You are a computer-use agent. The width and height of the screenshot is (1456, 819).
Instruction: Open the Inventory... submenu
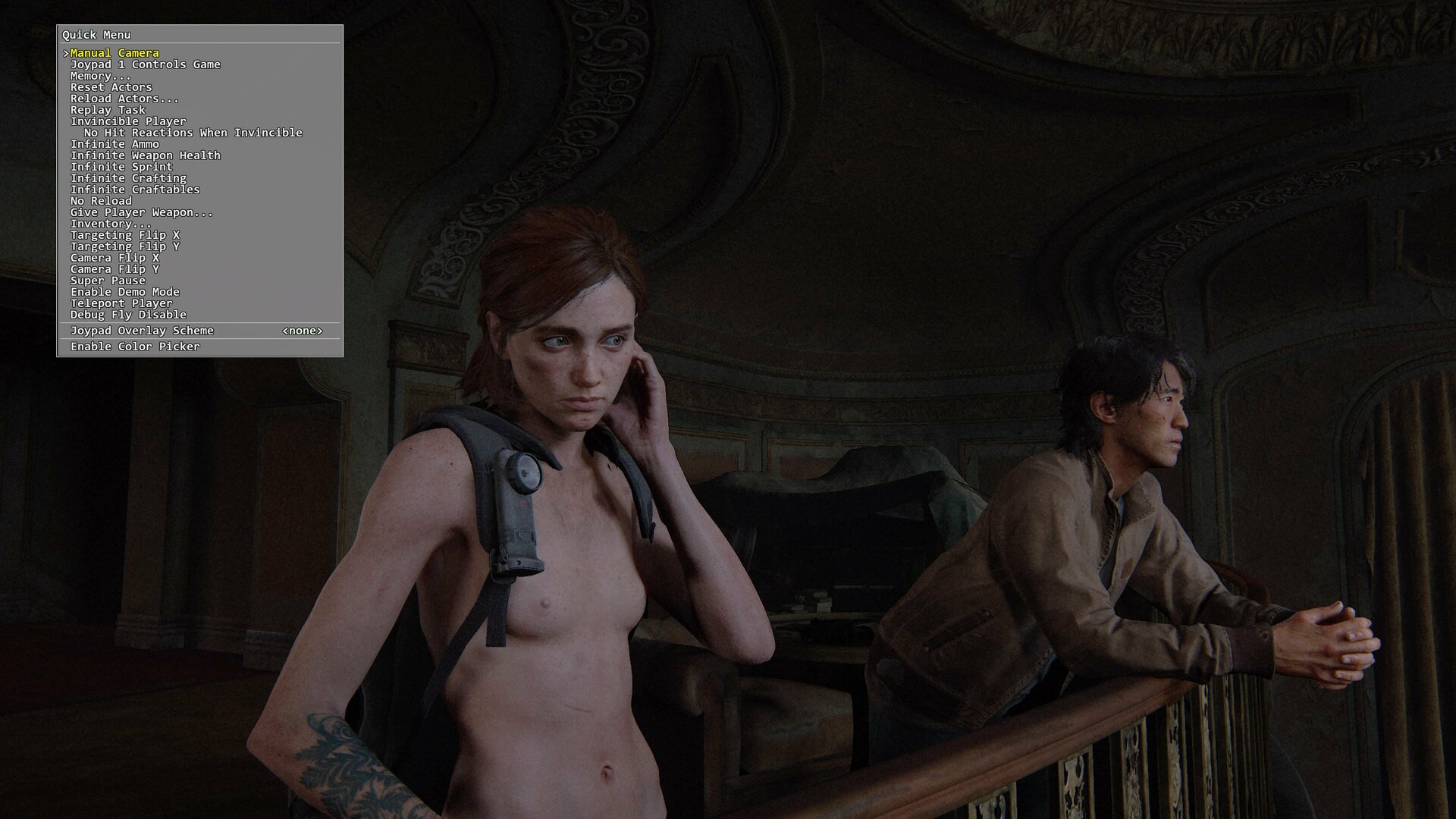(111, 224)
